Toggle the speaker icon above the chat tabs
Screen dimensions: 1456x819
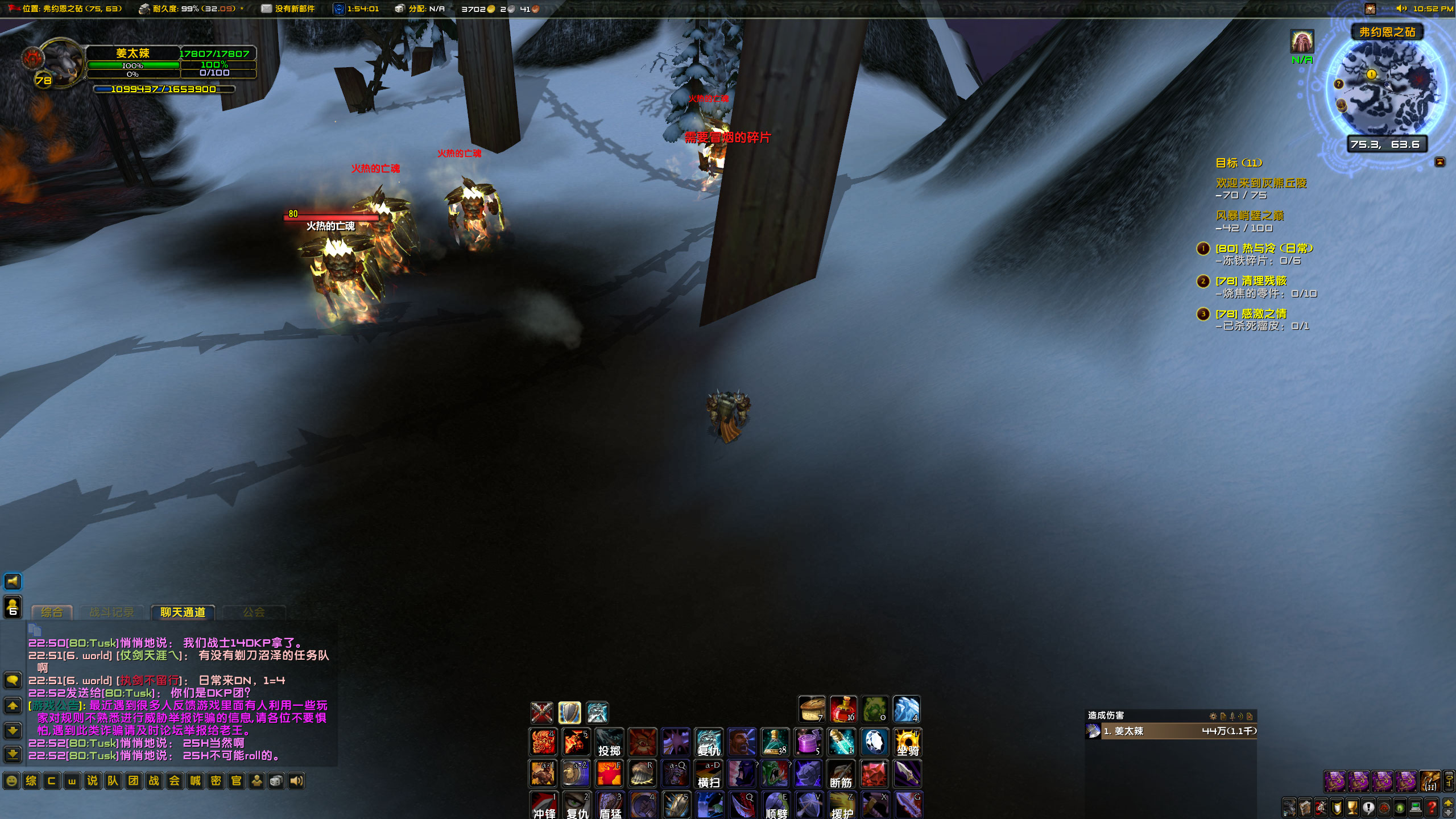click(13, 581)
